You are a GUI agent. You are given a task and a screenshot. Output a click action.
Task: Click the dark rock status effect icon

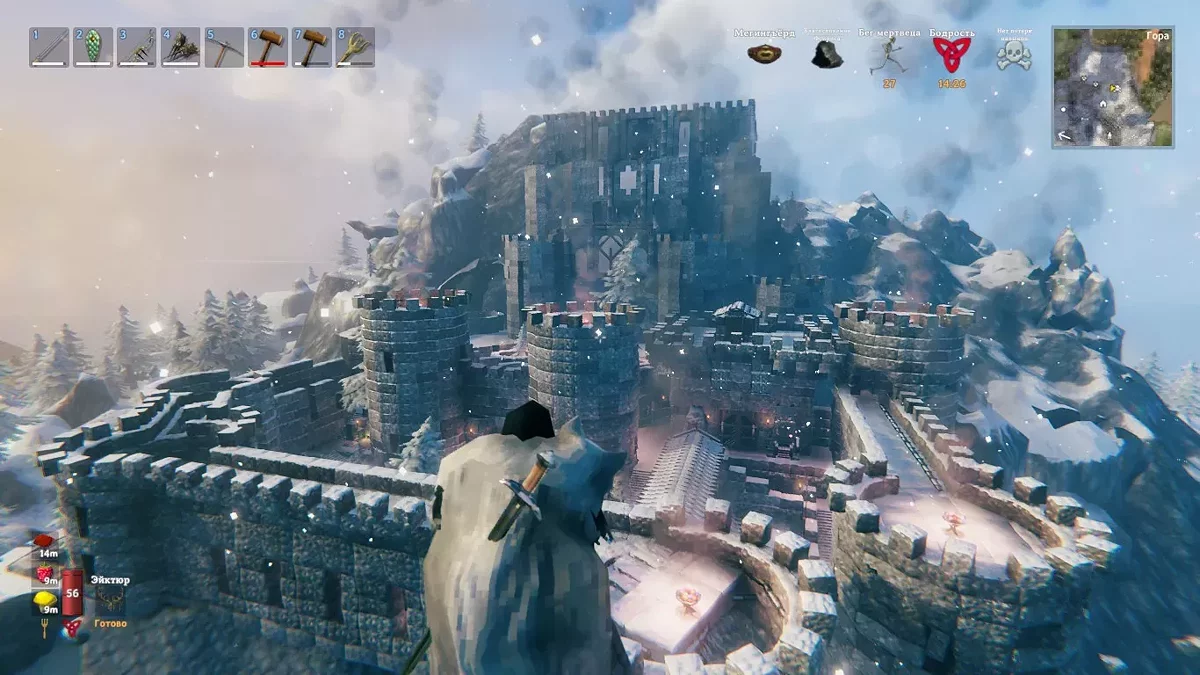pyautogui.click(x=826, y=55)
